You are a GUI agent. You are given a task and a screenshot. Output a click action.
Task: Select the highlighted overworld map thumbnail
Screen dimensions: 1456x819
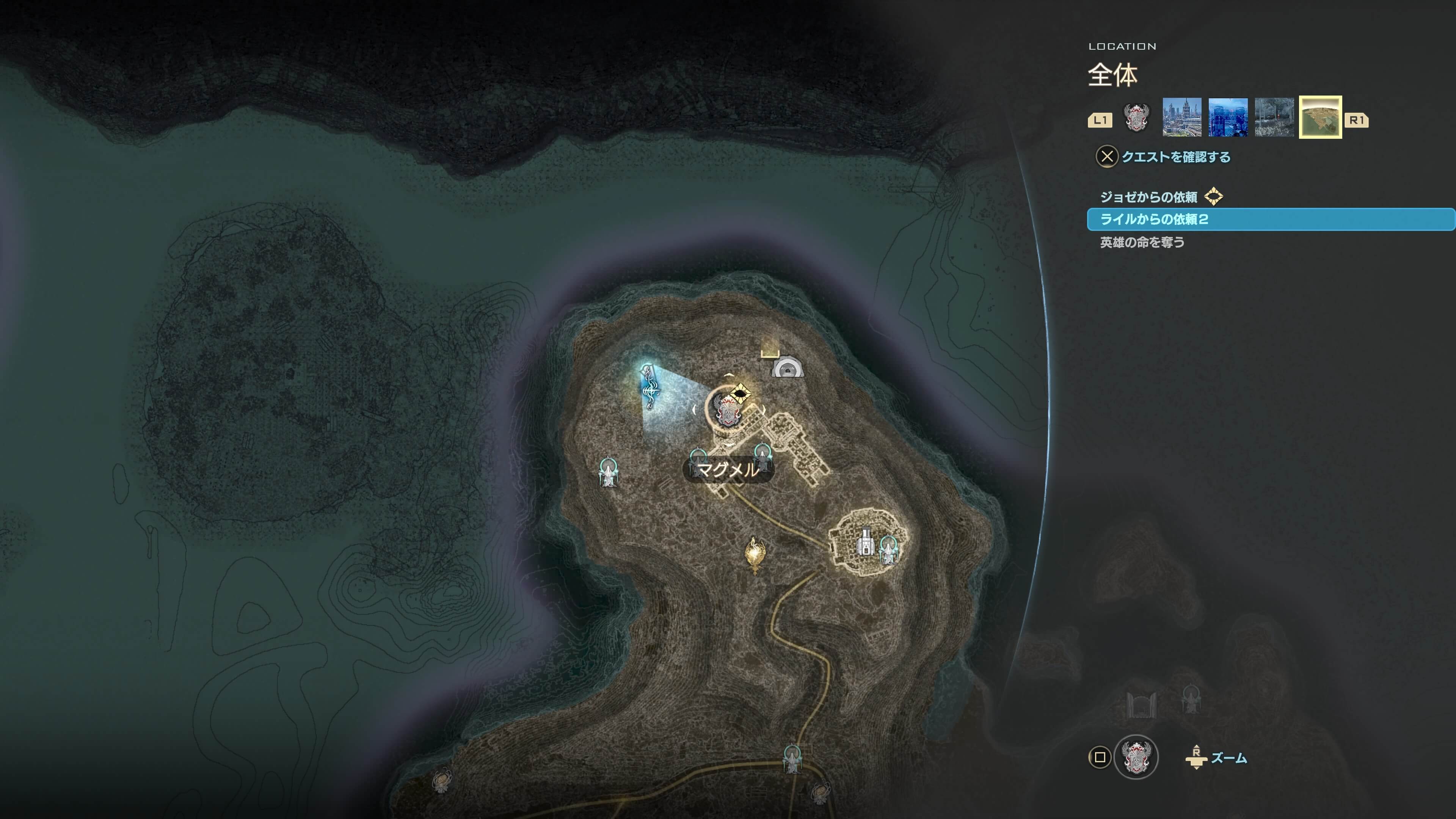1320,118
